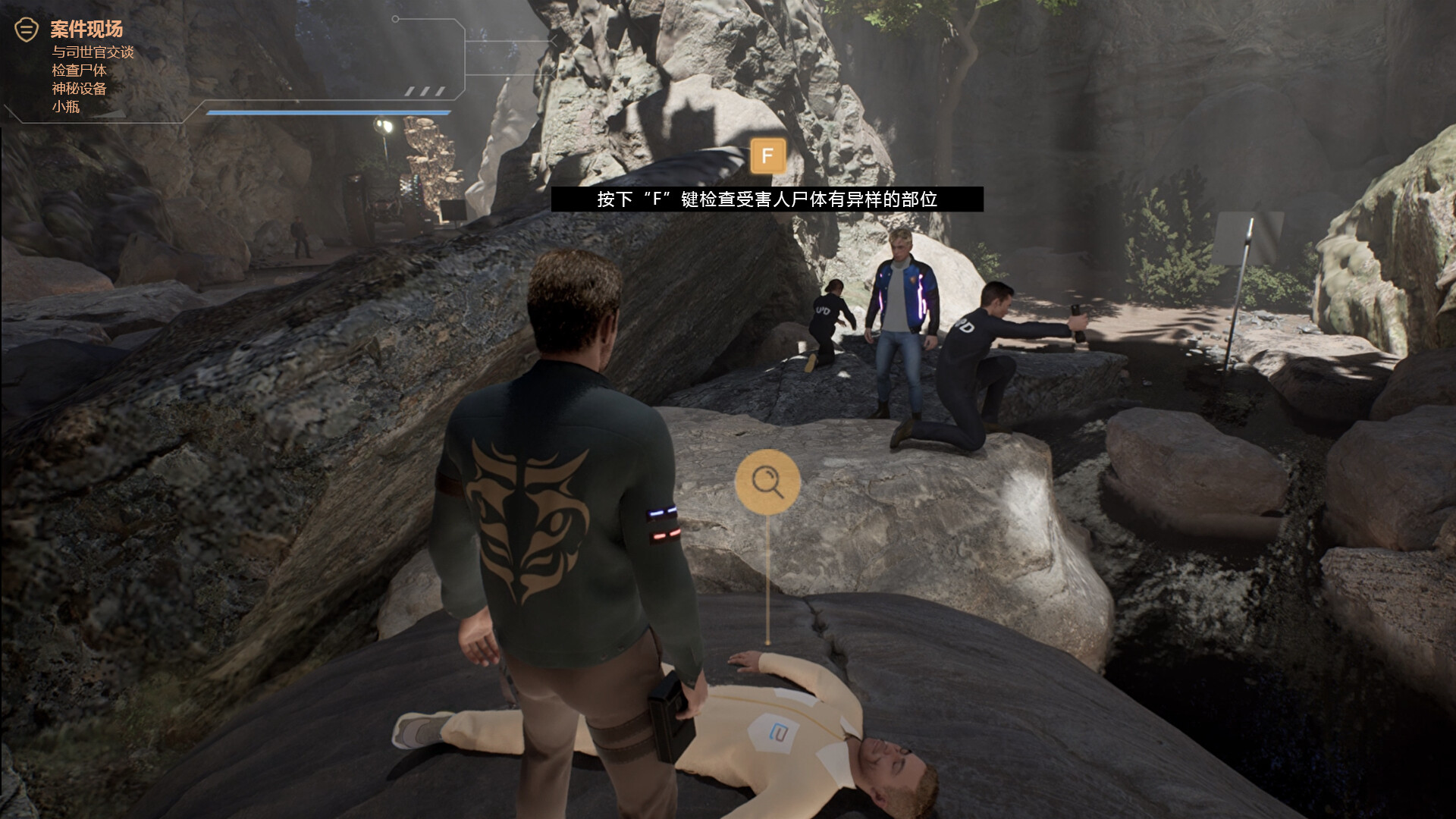Click the magnifying glass inspect marker
1456x819 pixels.
(767, 482)
